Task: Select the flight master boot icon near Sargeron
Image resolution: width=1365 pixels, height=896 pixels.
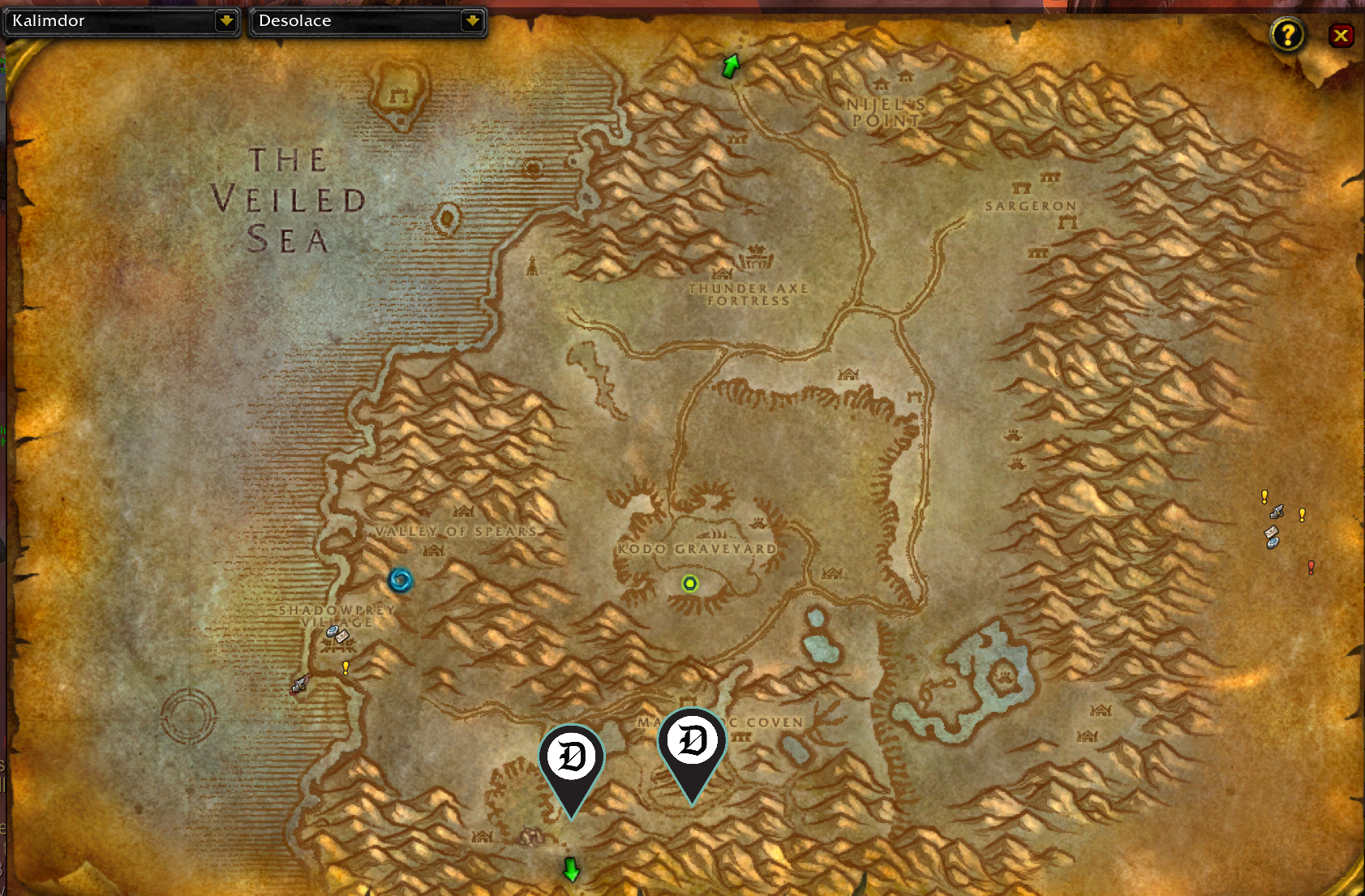Action: [x=1277, y=512]
